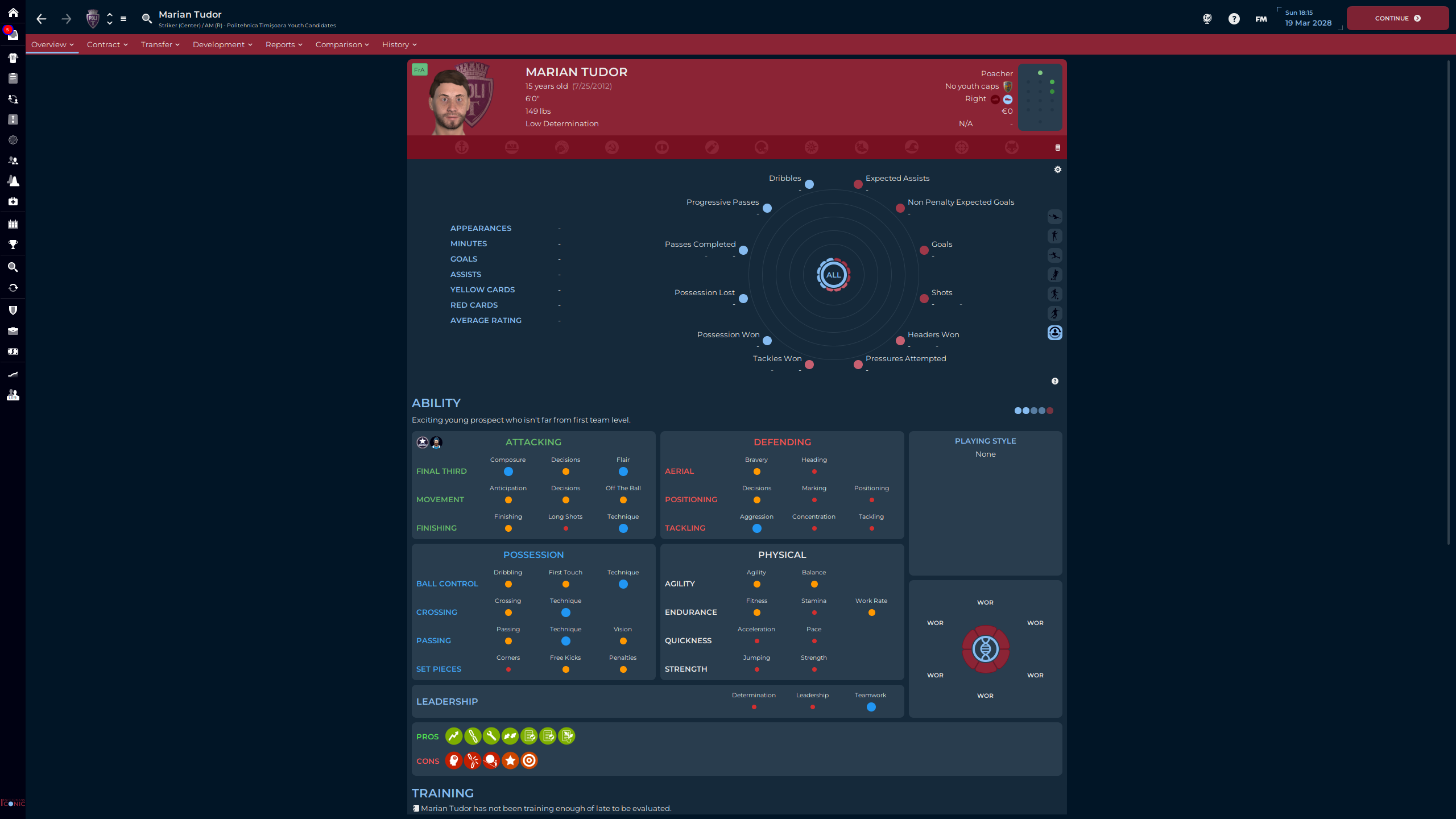This screenshot has height=819, width=1456.
Task: Click the DNA icon in attribute polygon
Action: pos(985,649)
